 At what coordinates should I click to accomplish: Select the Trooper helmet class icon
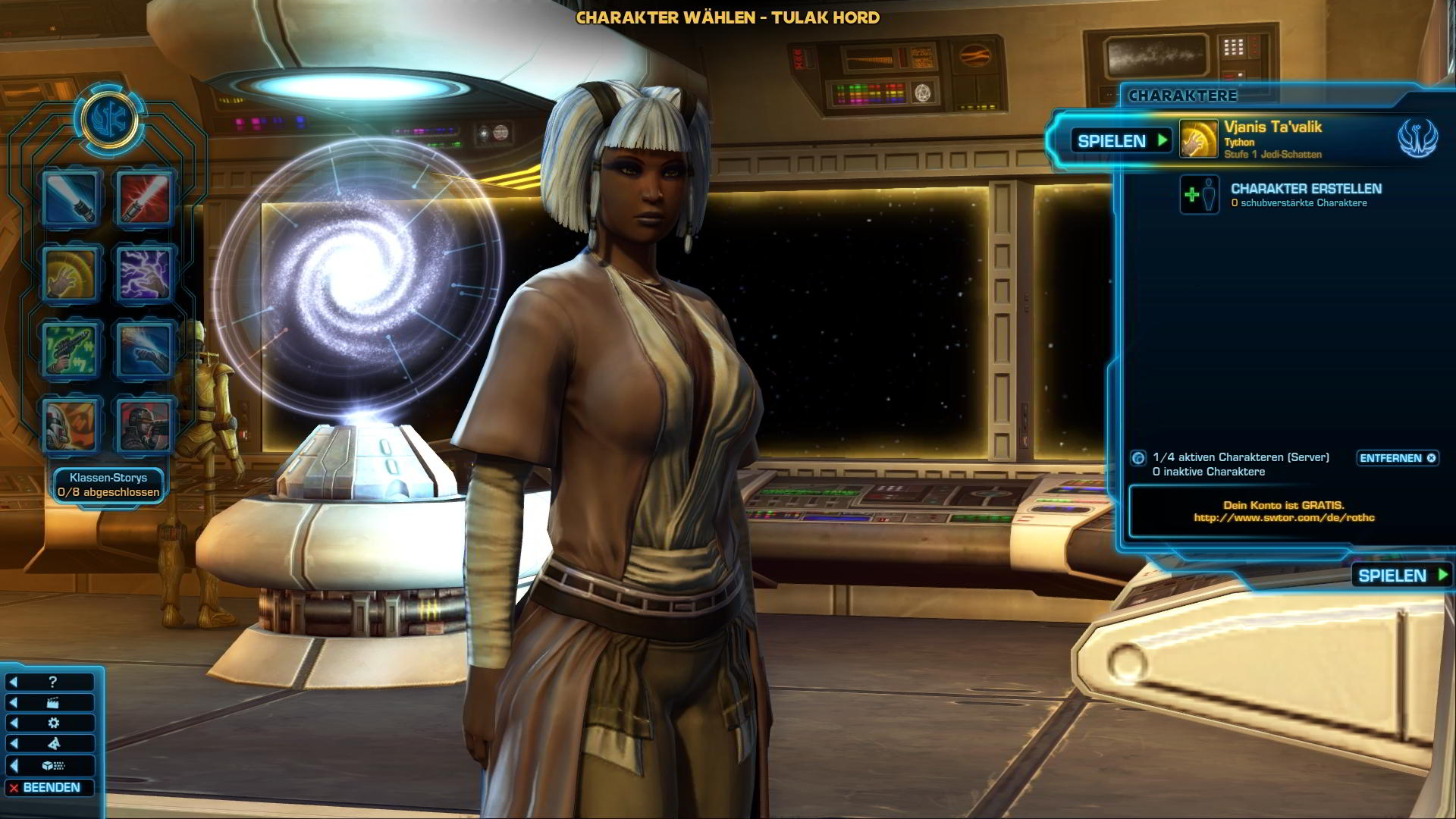point(69,425)
